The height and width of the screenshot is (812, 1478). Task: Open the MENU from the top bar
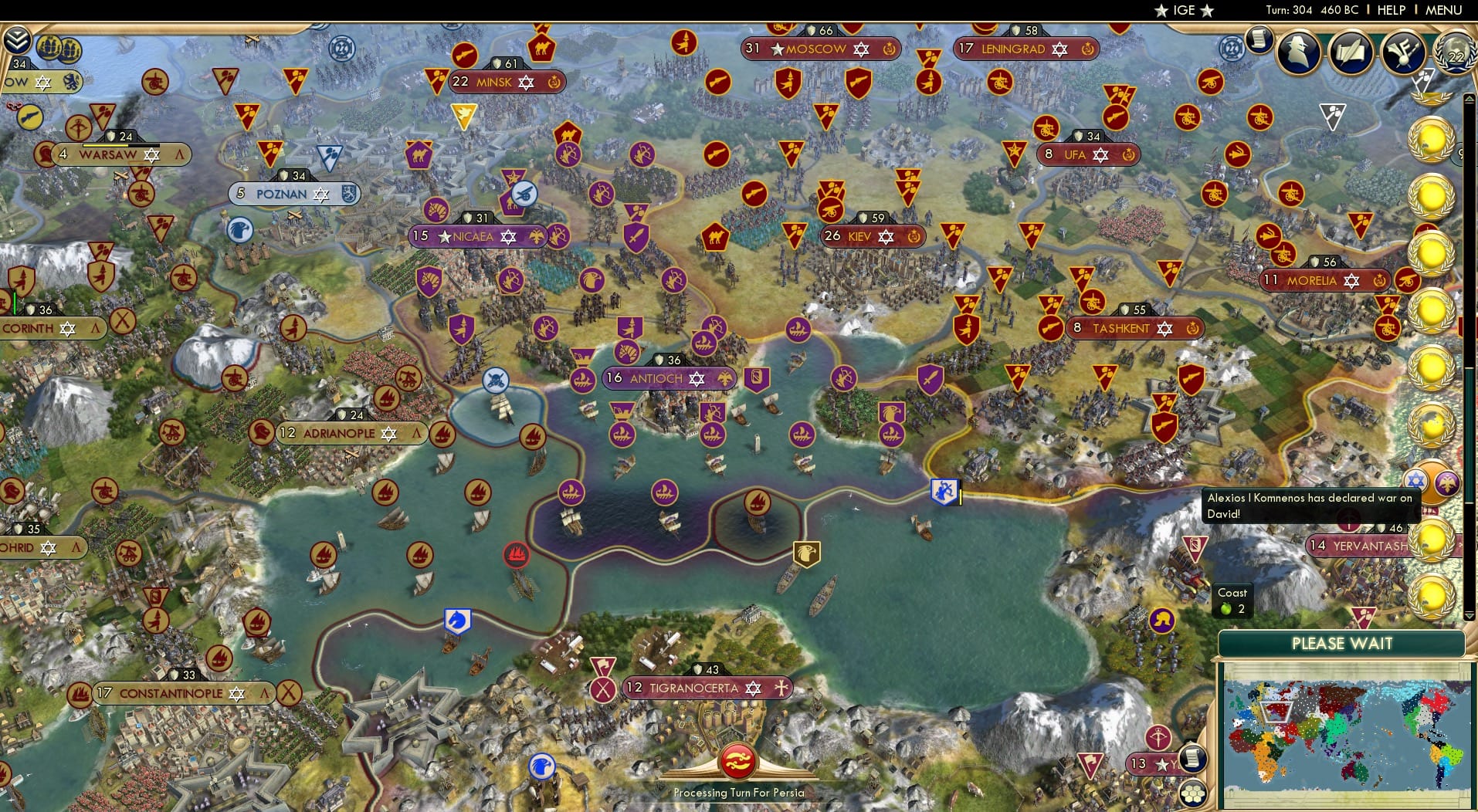click(x=1446, y=10)
